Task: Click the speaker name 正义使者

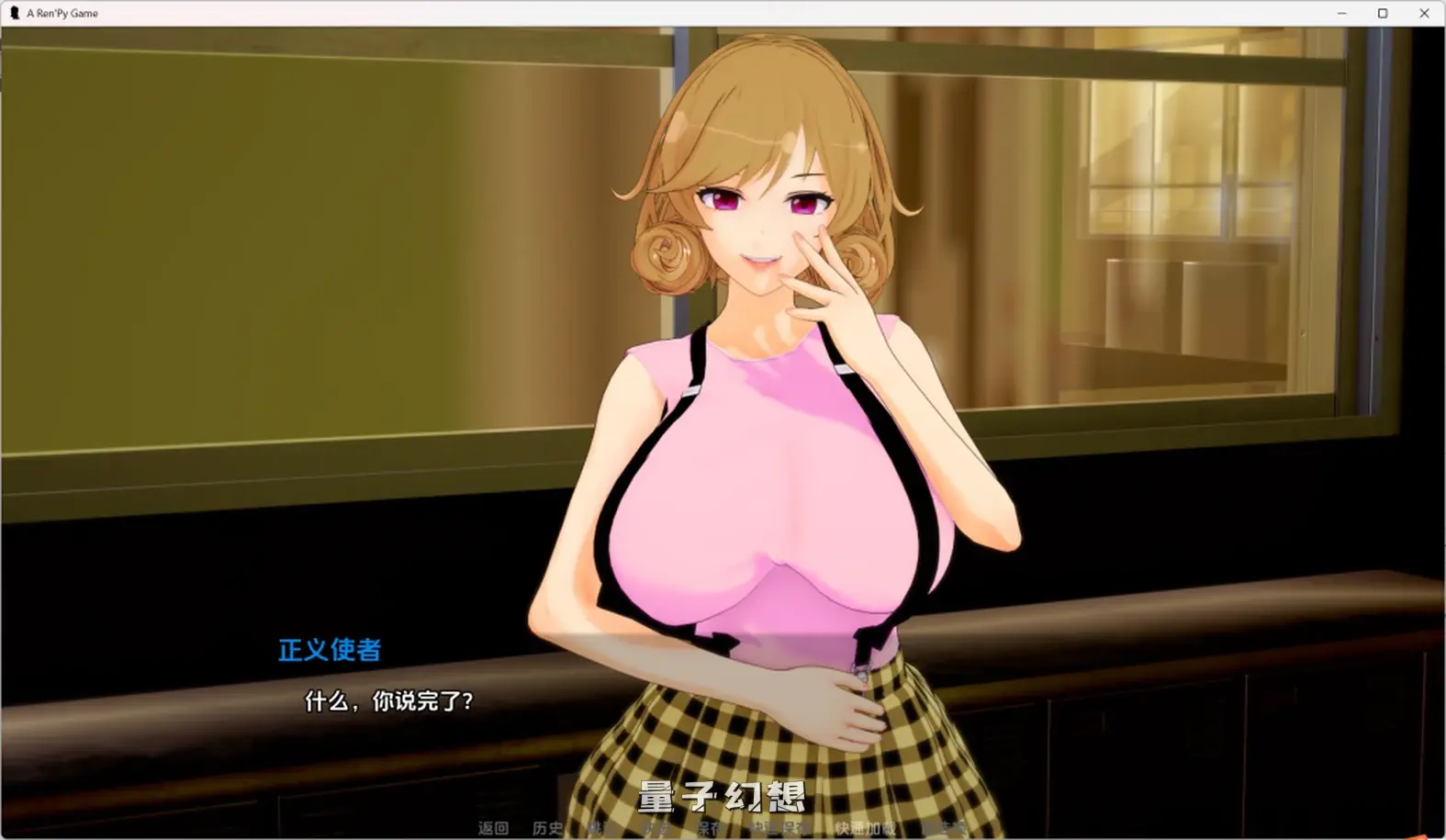Action: [x=328, y=650]
